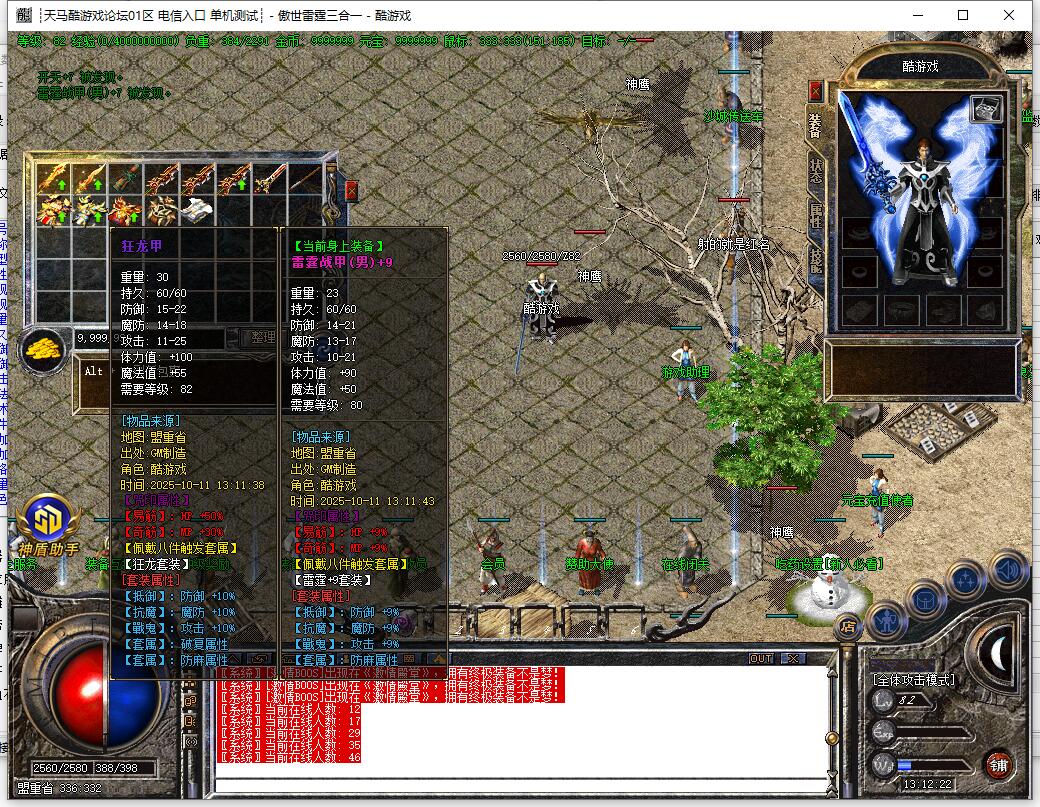Maximize the game window

[963, 15]
